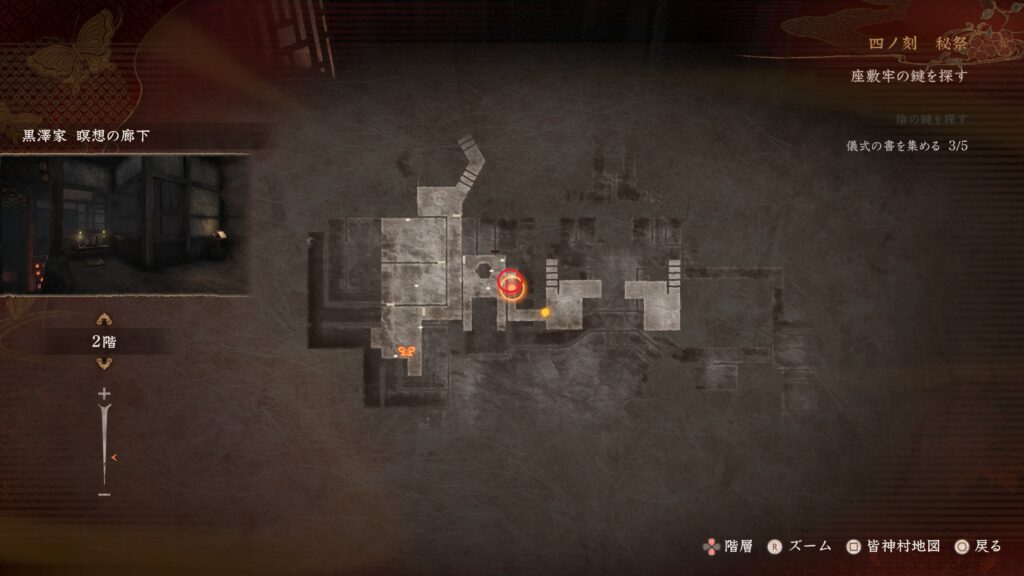Click the red zoom level indicator
The height and width of the screenshot is (576, 1024).
[x=114, y=458]
